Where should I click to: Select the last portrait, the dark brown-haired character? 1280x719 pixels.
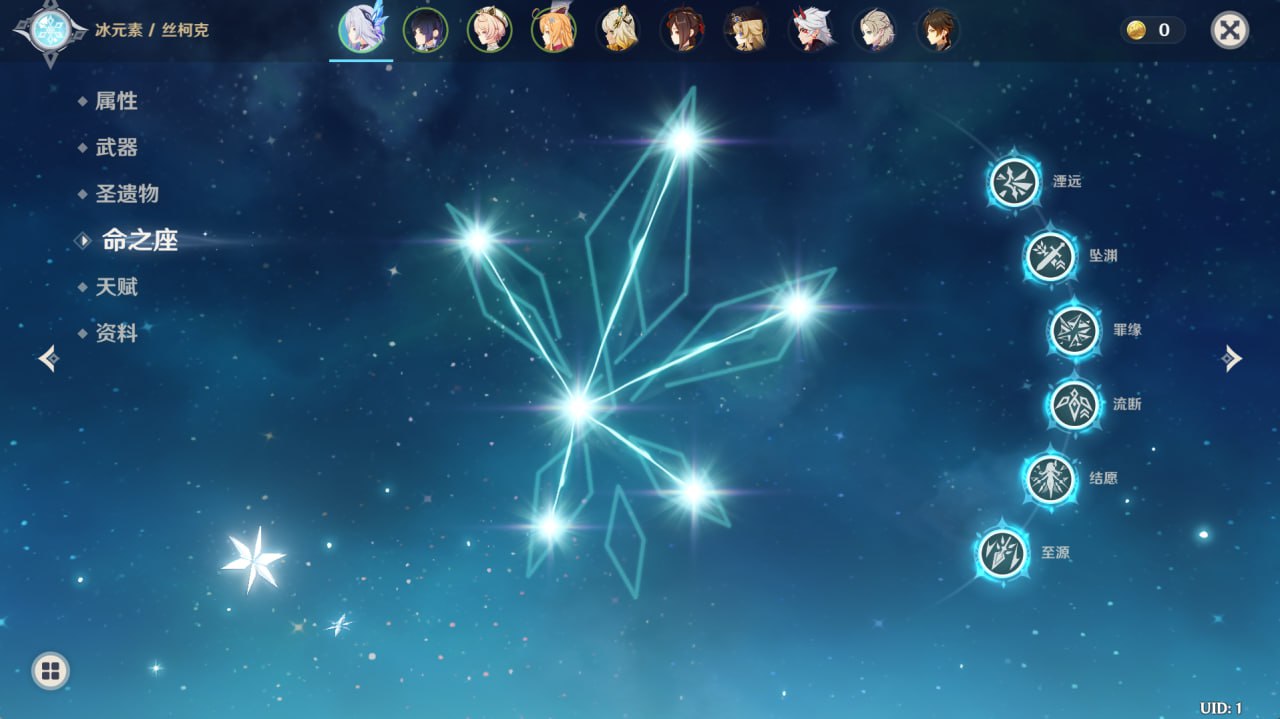tap(938, 30)
